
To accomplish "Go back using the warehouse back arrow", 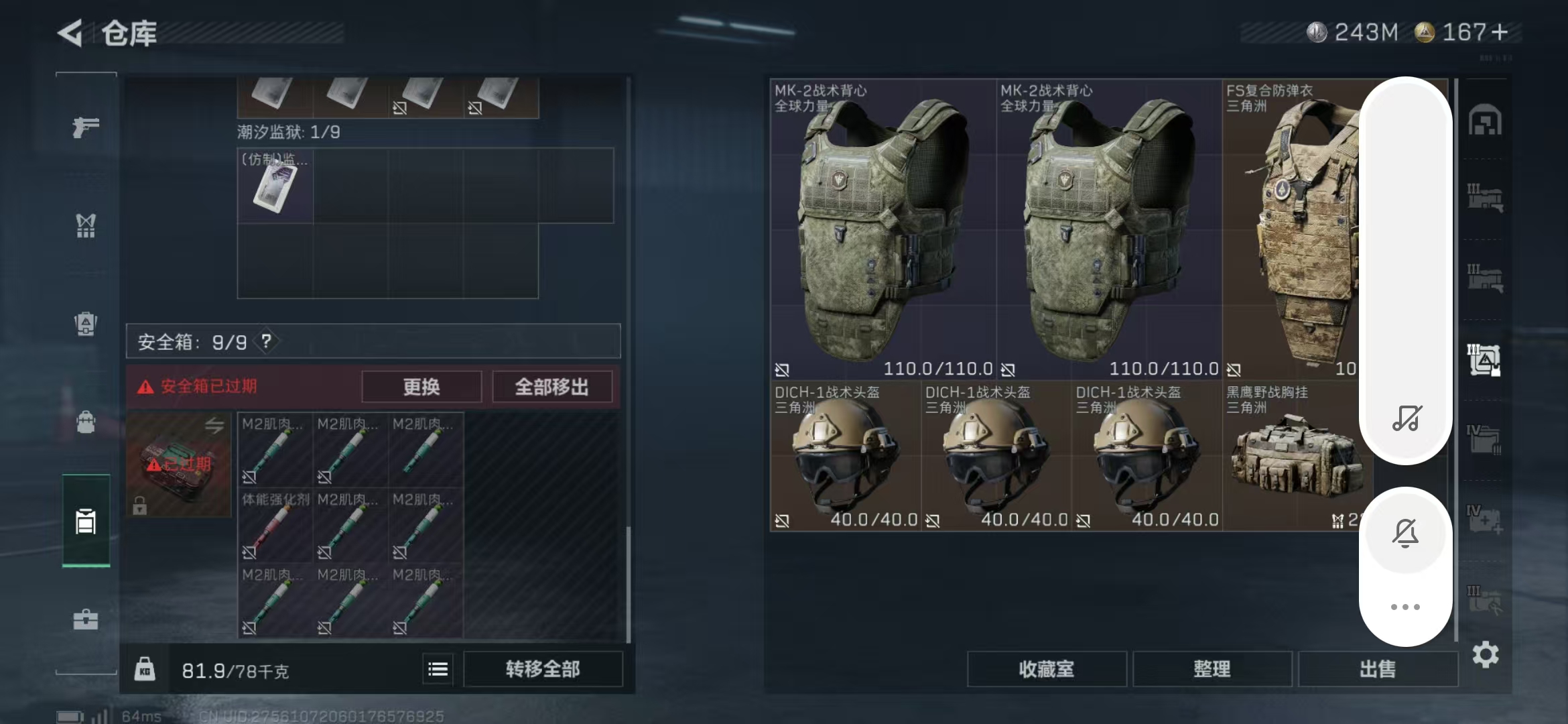I will tap(70, 33).
